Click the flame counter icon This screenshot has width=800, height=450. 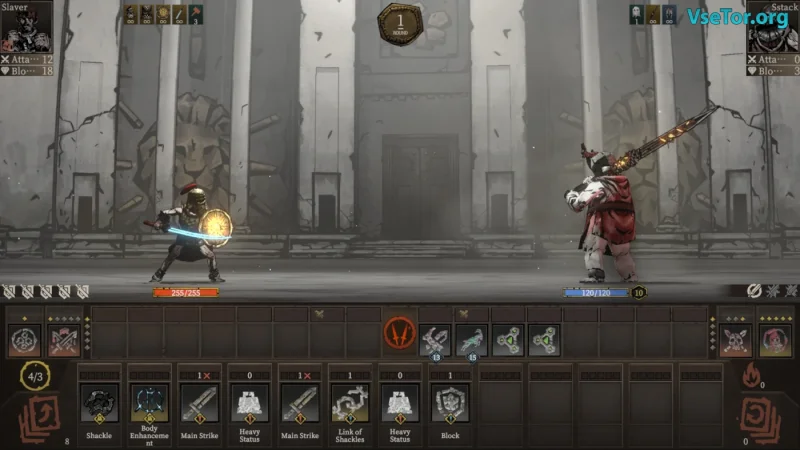point(751,375)
